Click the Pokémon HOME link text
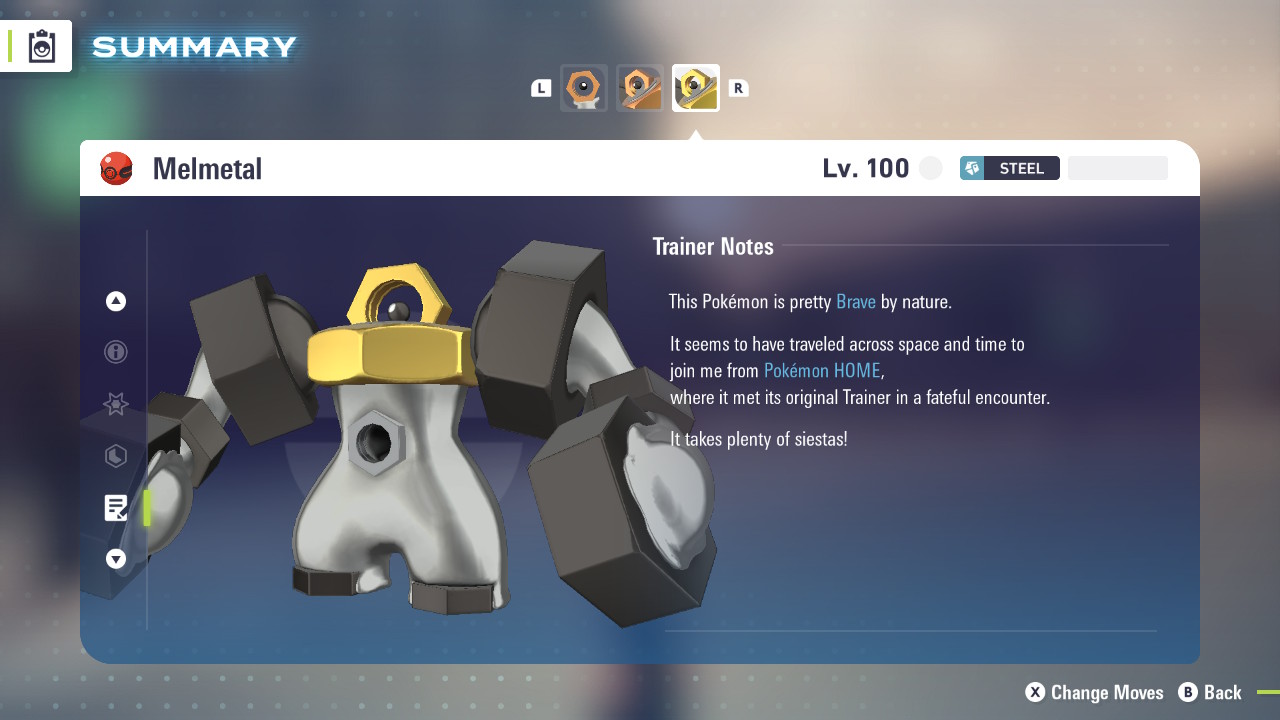Viewport: 1280px width, 720px height. point(822,370)
